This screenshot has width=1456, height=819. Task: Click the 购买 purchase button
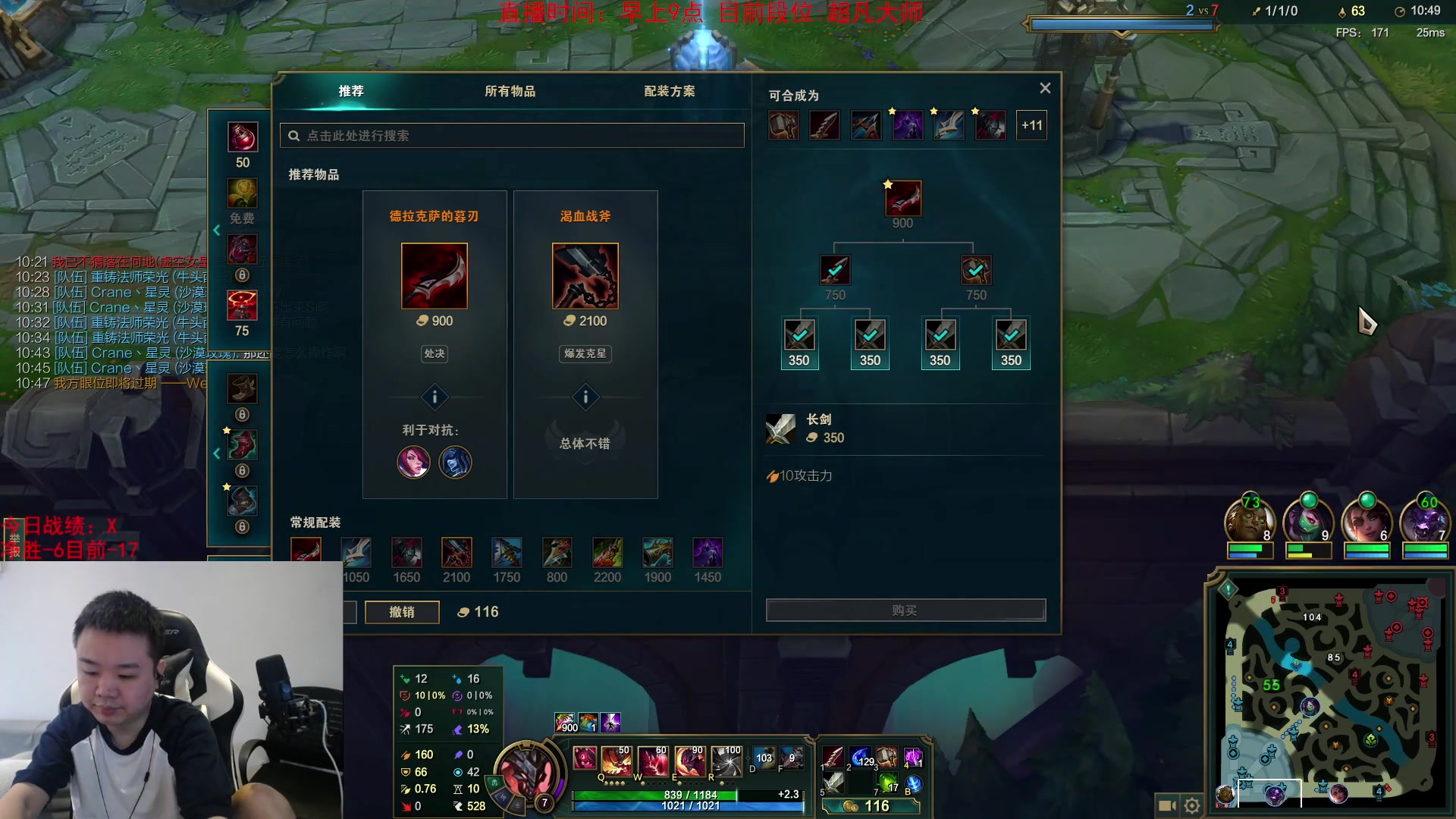[x=905, y=610]
